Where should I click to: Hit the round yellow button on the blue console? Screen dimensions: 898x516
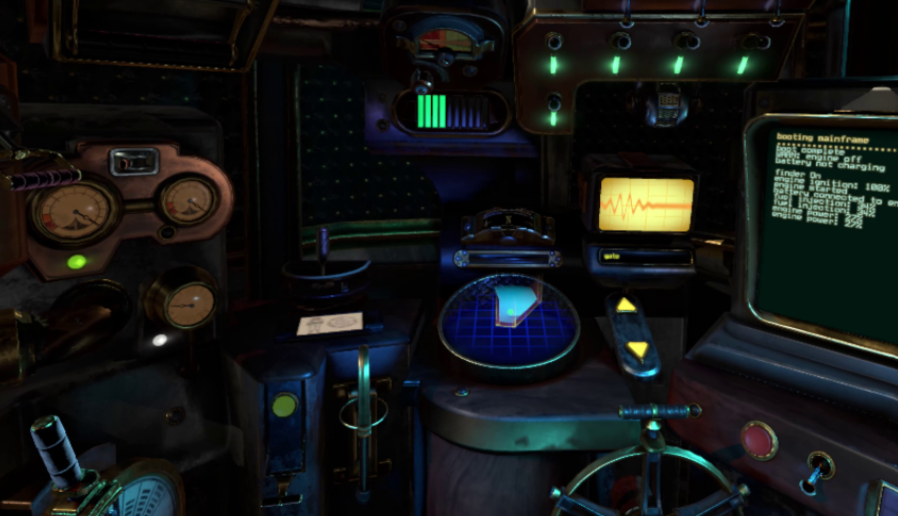coord(285,405)
